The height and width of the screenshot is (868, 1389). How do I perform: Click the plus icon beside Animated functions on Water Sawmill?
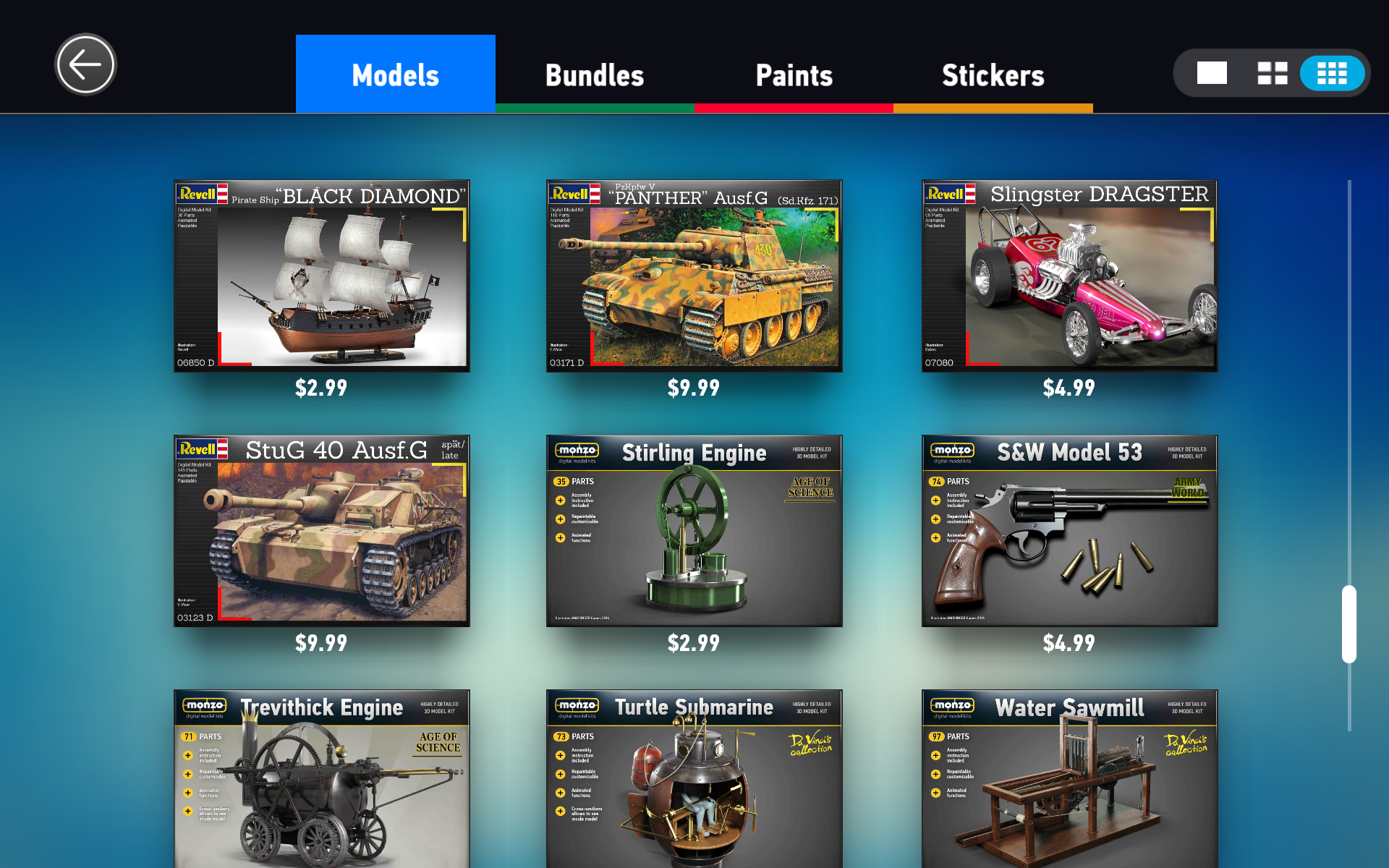[936, 791]
